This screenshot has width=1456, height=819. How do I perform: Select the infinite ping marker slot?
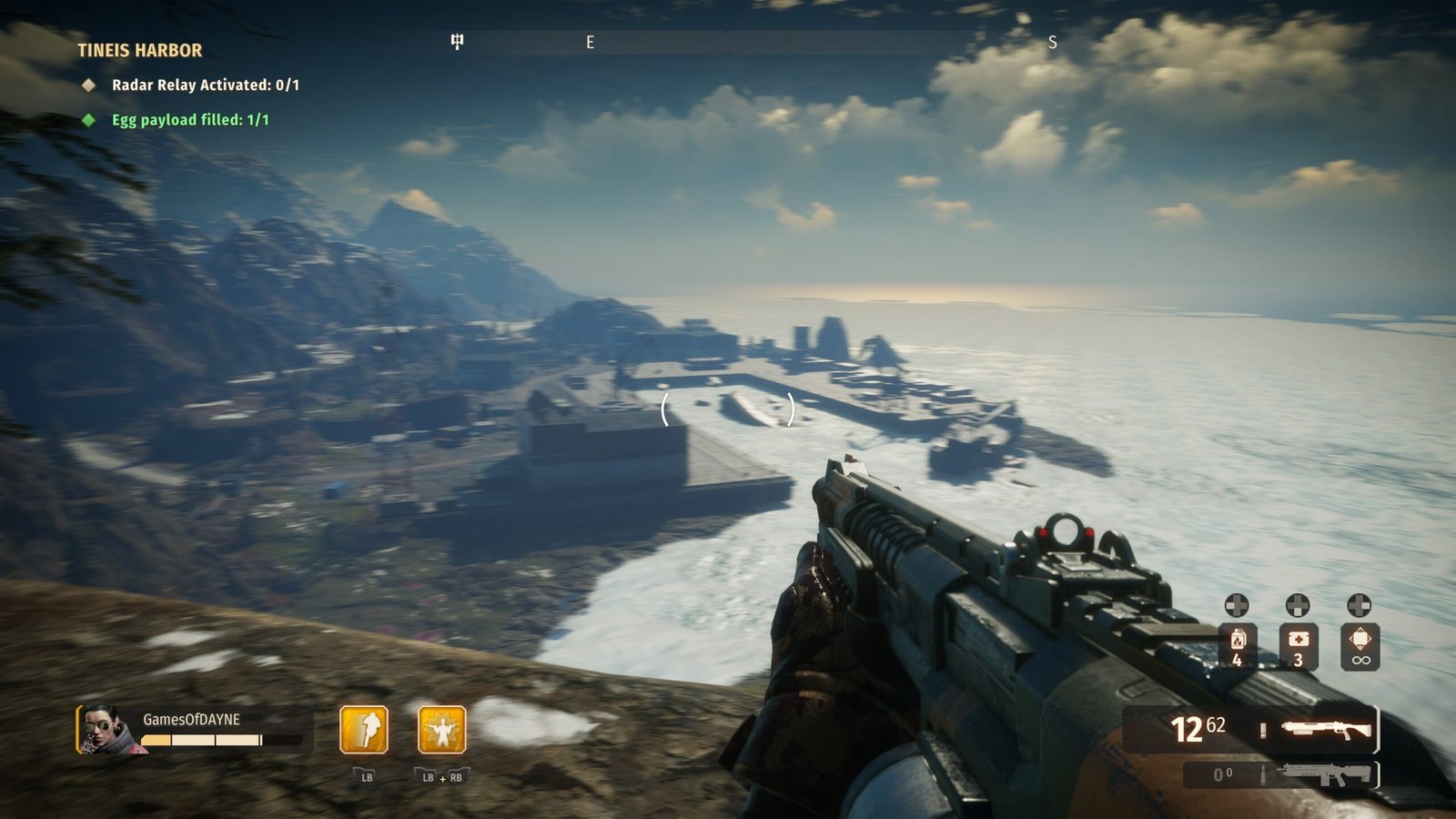[x=1360, y=646]
